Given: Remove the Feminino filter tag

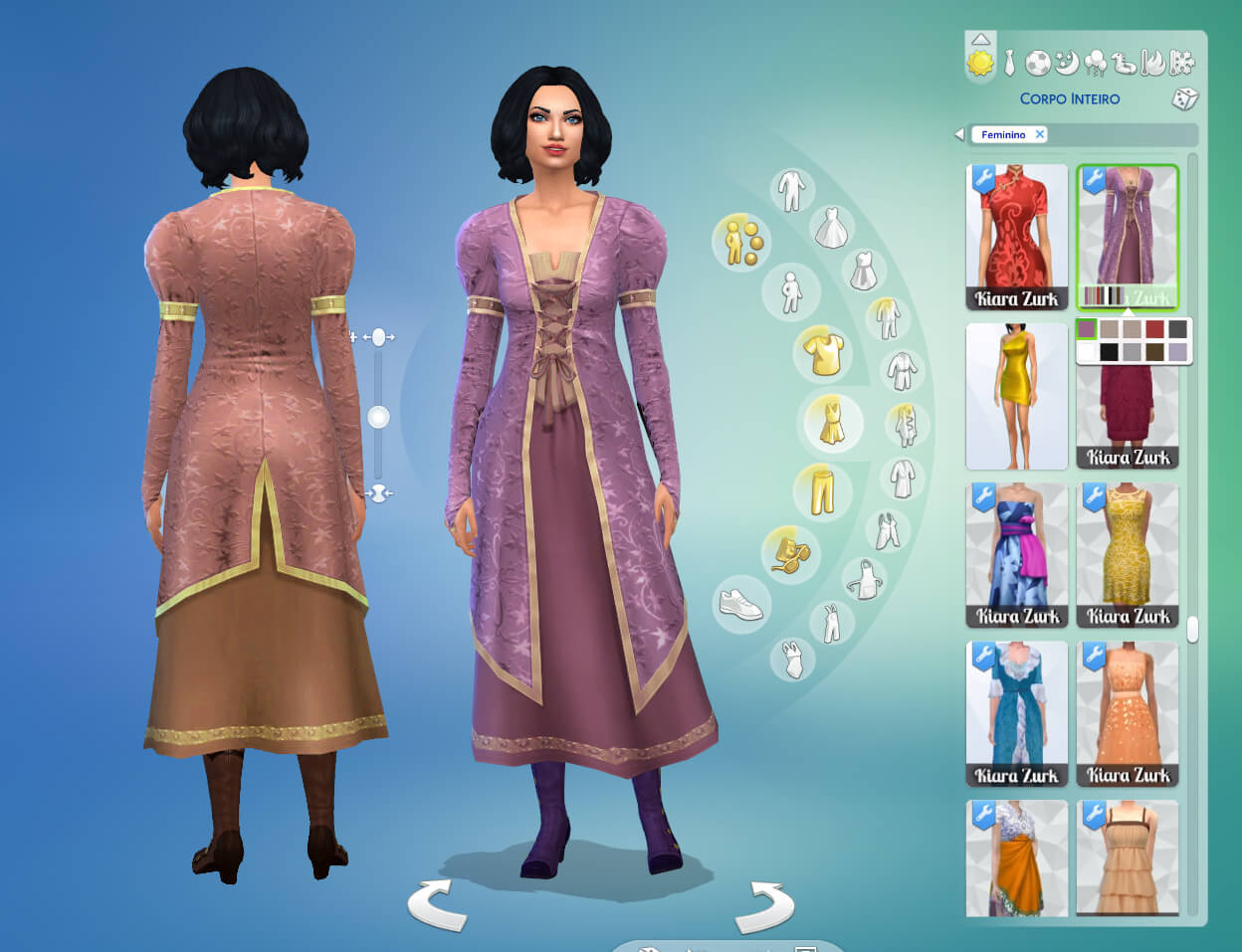Looking at the screenshot, I should (x=1040, y=134).
